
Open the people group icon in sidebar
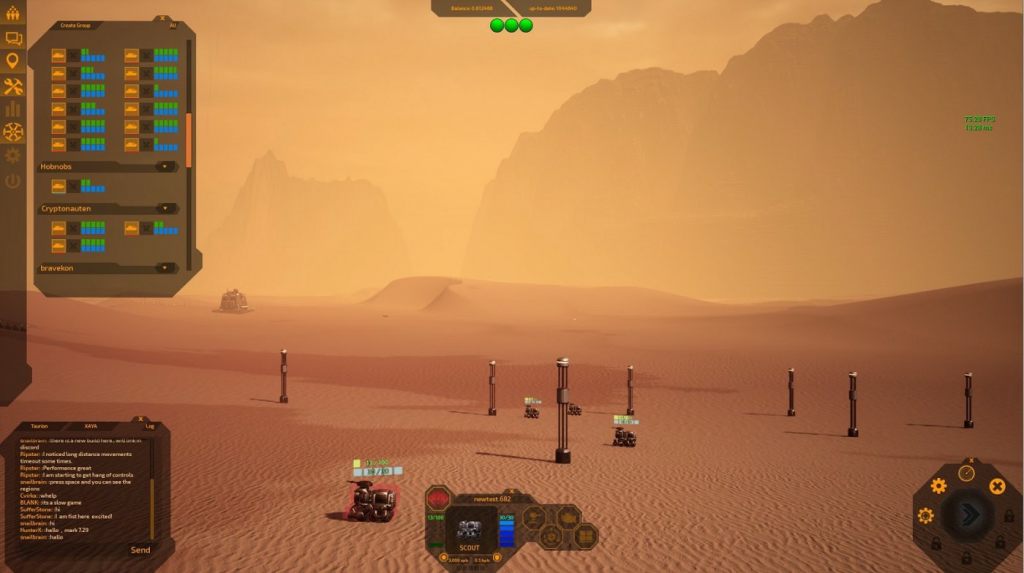click(13, 14)
